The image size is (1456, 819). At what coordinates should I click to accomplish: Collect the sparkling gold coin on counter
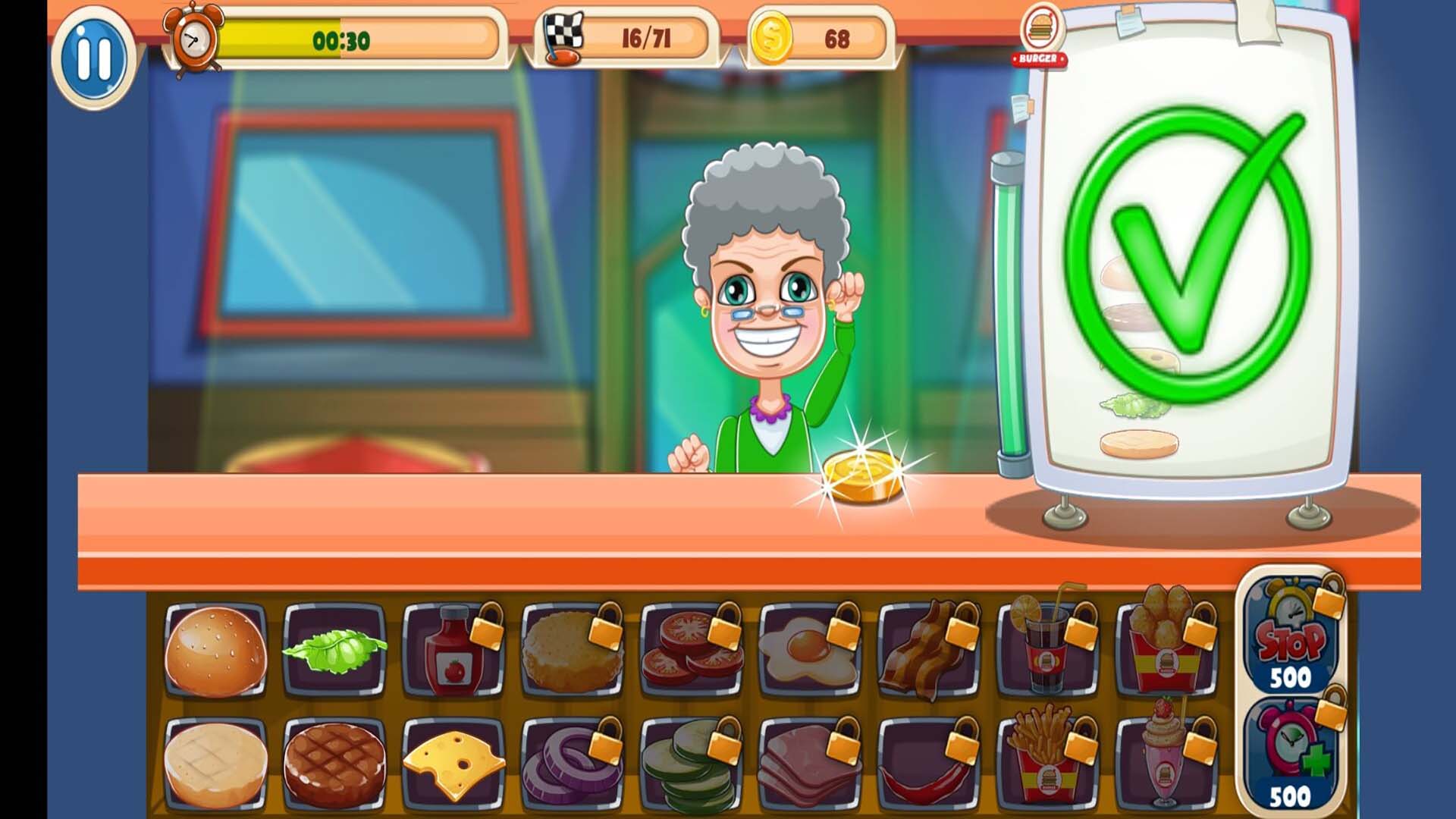click(x=864, y=476)
